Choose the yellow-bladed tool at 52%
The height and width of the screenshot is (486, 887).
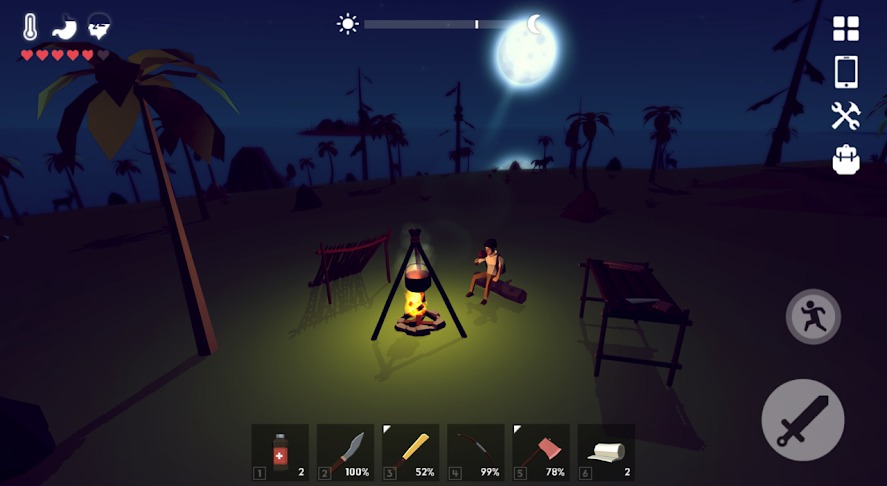(410, 452)
